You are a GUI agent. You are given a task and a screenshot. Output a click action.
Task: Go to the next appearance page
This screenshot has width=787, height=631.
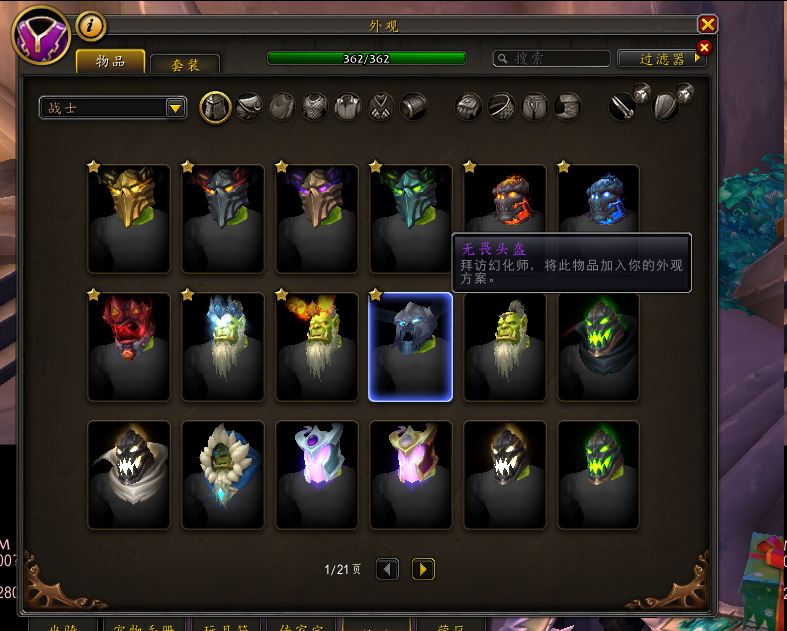(x=423, y=569)
